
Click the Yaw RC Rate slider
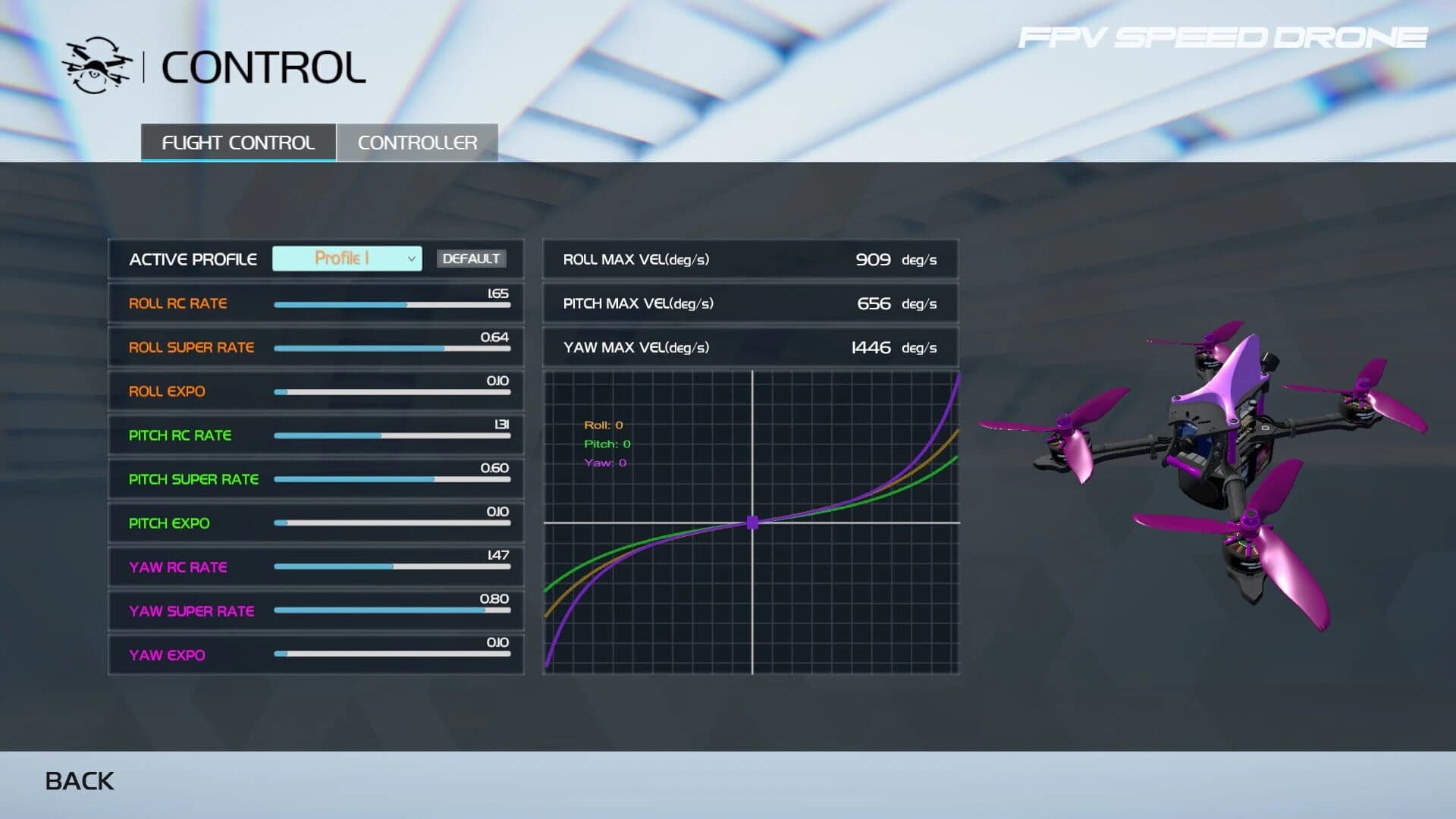(x=392, y=566)
